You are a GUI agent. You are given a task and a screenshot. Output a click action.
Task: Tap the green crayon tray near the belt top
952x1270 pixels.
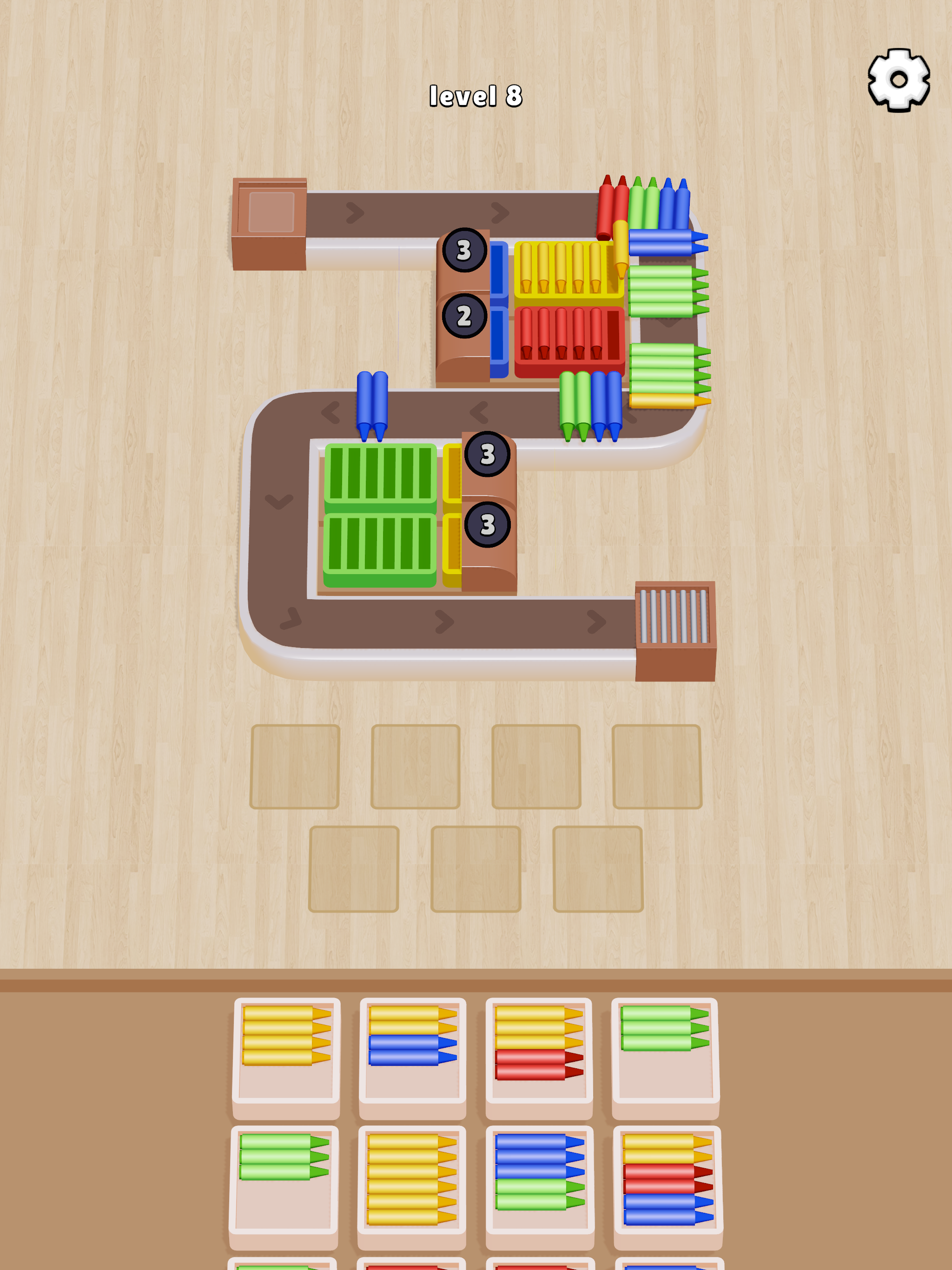pyautogui.click(x=666, y=293)
